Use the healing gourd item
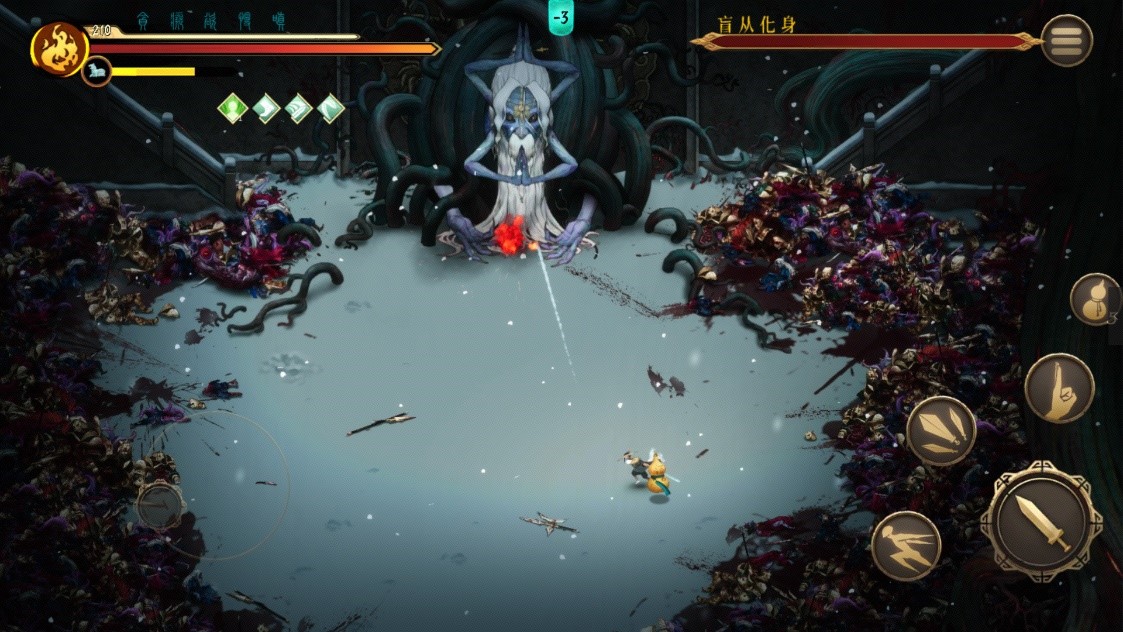 click(1095, 299)
